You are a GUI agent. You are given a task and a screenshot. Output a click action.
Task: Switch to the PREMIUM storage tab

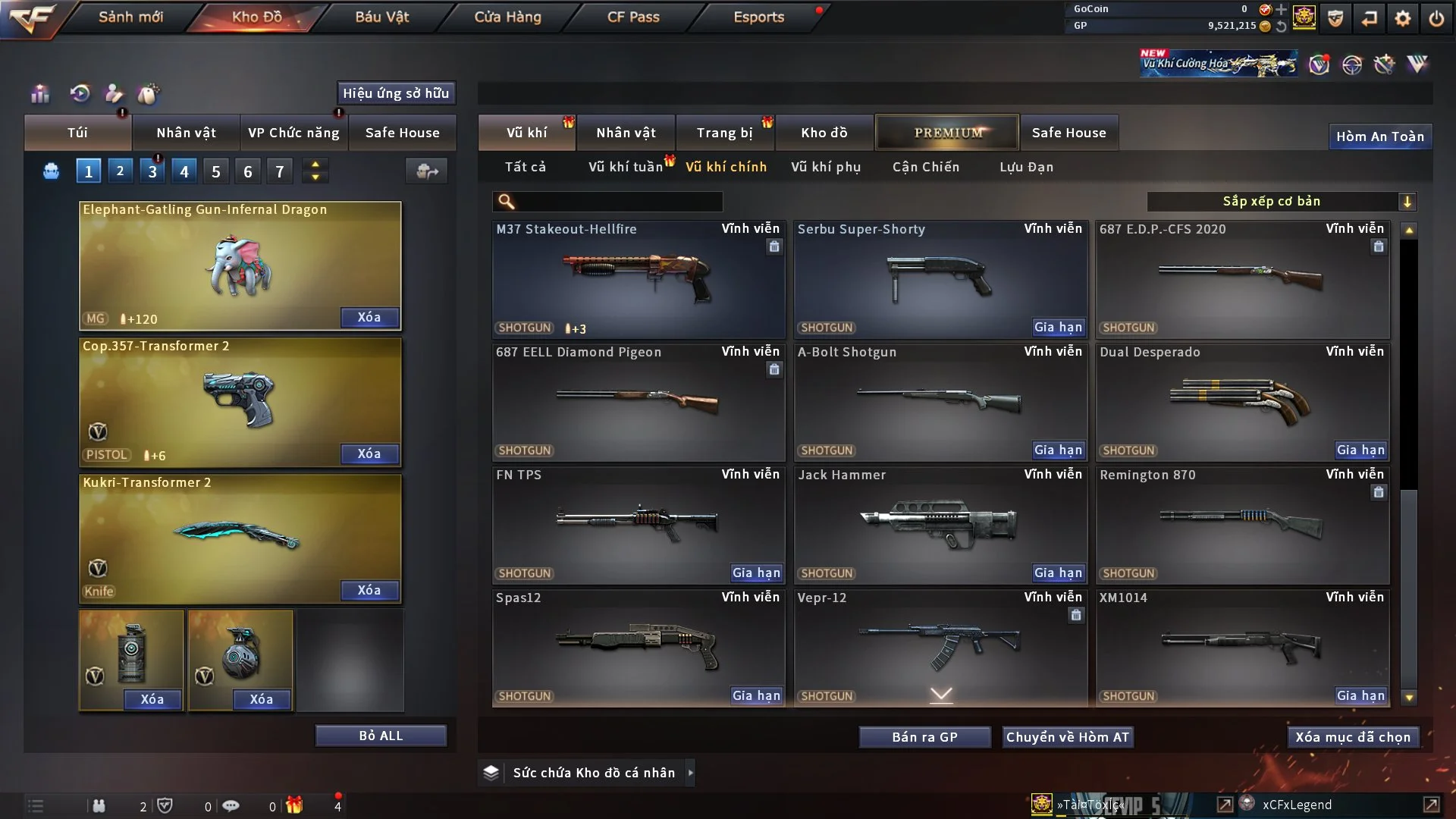tap(947, 133)
